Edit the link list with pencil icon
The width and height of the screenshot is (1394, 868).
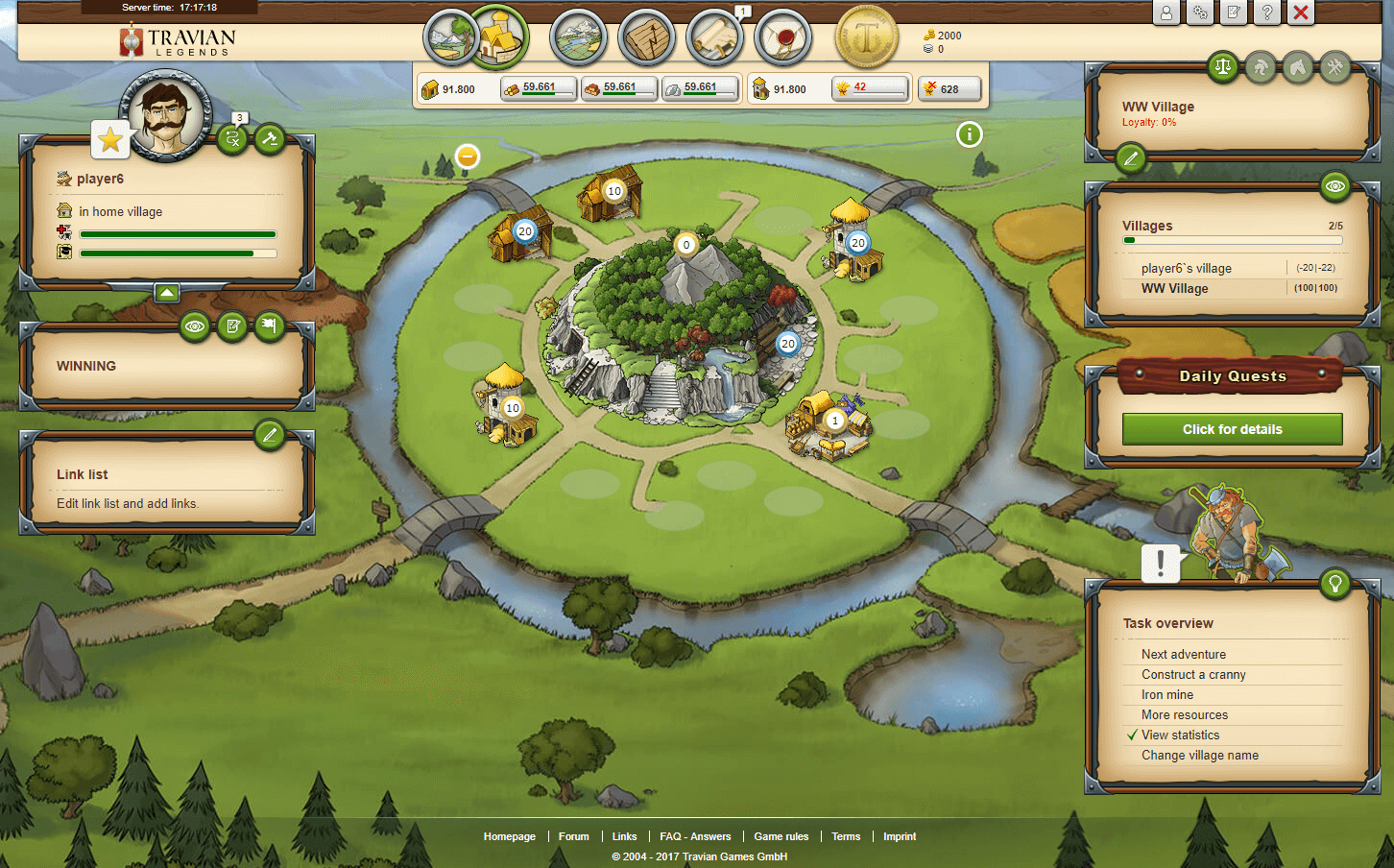[x=270, y=435]
